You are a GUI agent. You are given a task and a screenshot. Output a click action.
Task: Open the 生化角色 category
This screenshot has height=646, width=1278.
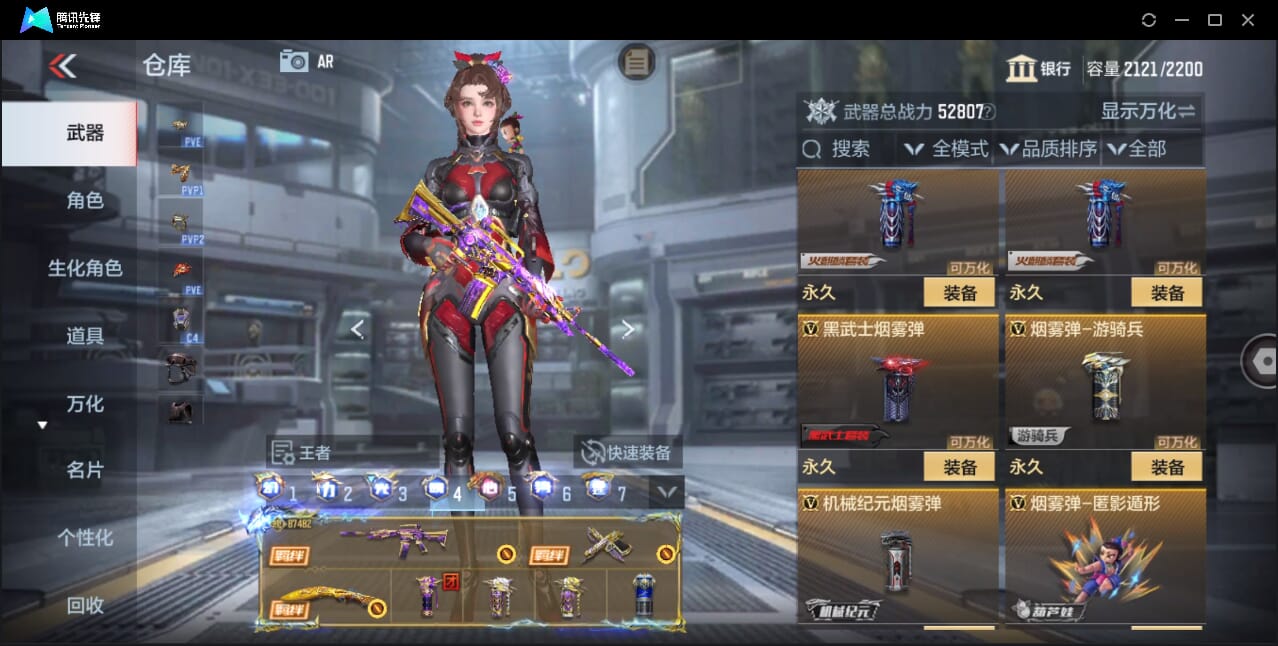click(84, 268)
